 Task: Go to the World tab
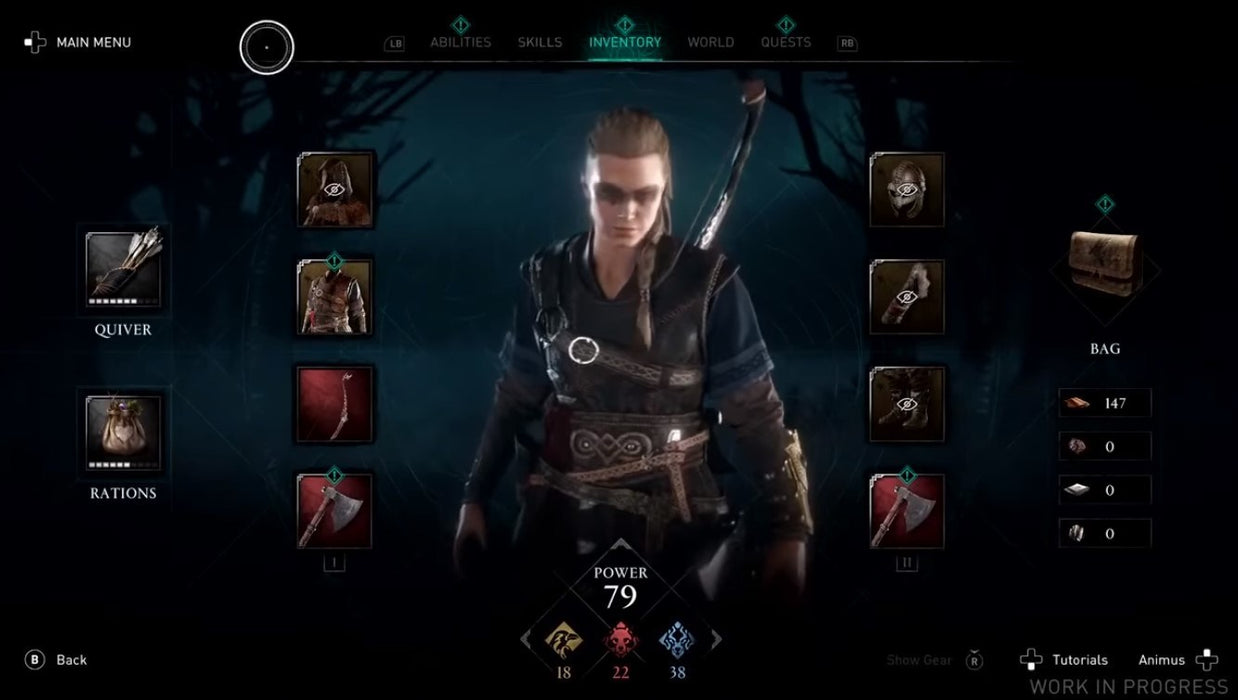click(x=711, y=42)
